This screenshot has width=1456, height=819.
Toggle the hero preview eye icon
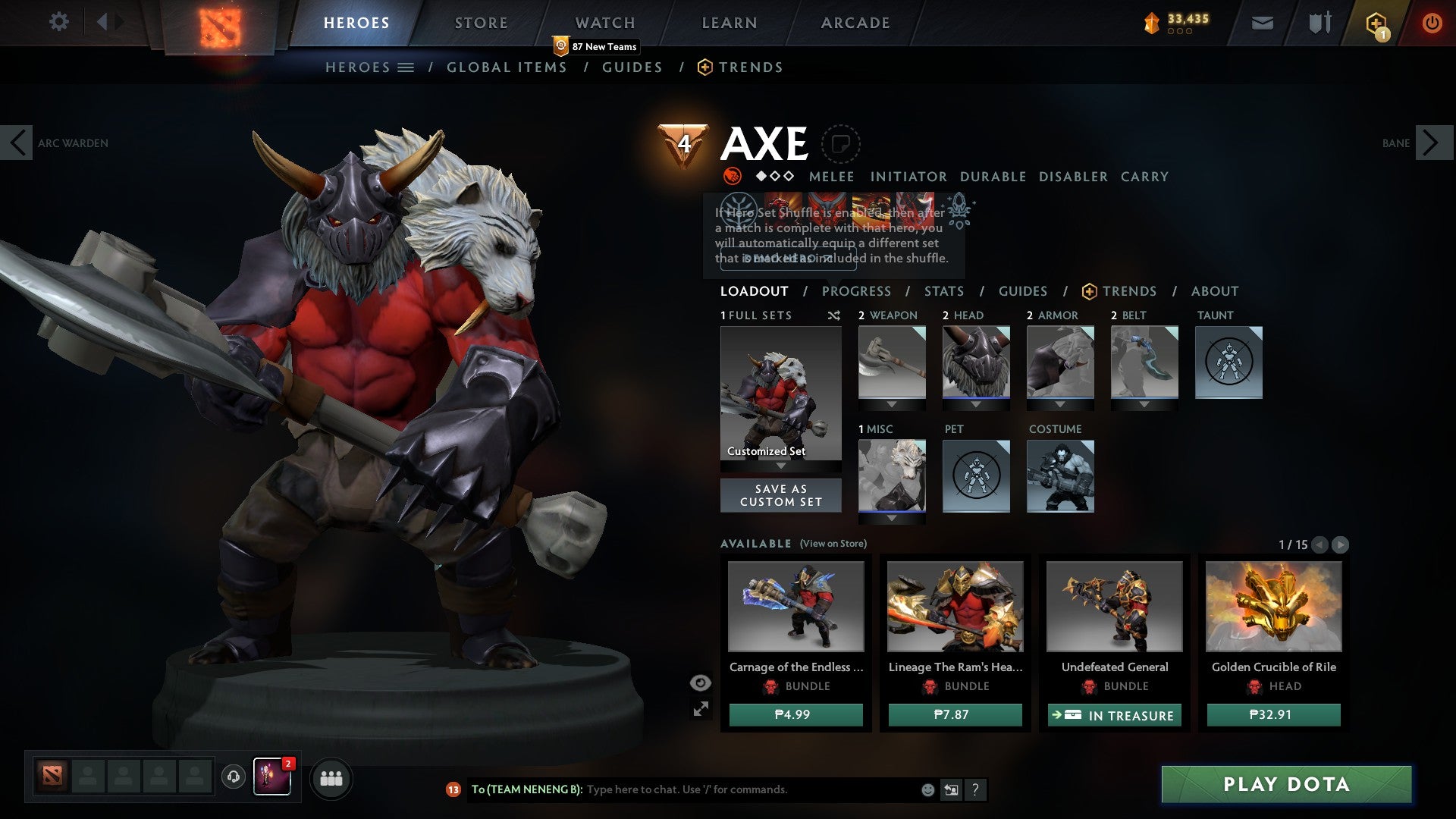coord(700,682)
